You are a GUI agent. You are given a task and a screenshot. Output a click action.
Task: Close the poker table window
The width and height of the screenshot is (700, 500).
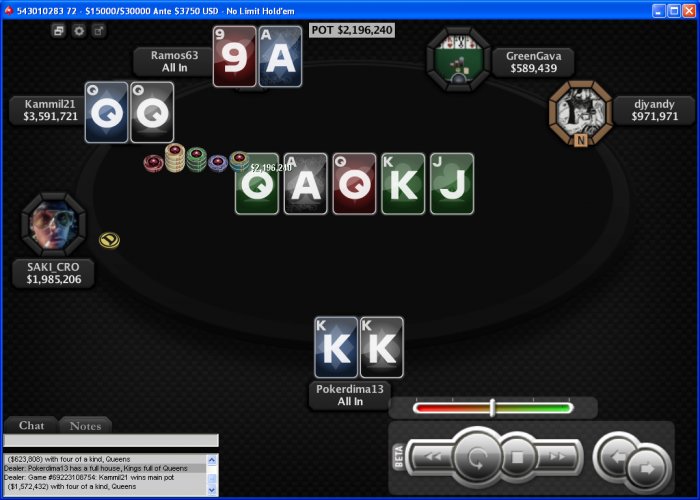click(687, 10)
